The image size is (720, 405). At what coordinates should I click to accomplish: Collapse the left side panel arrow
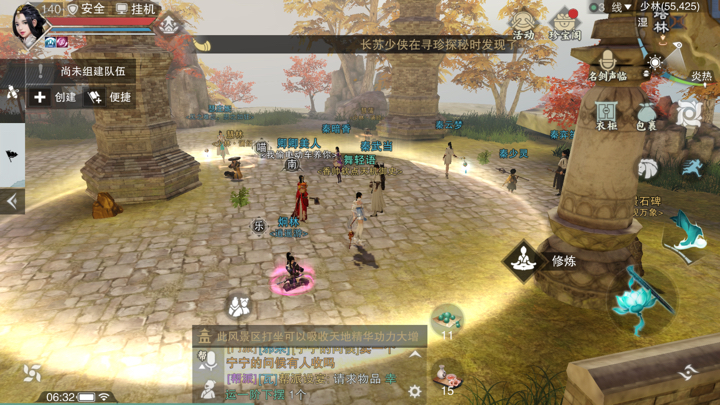12,201
